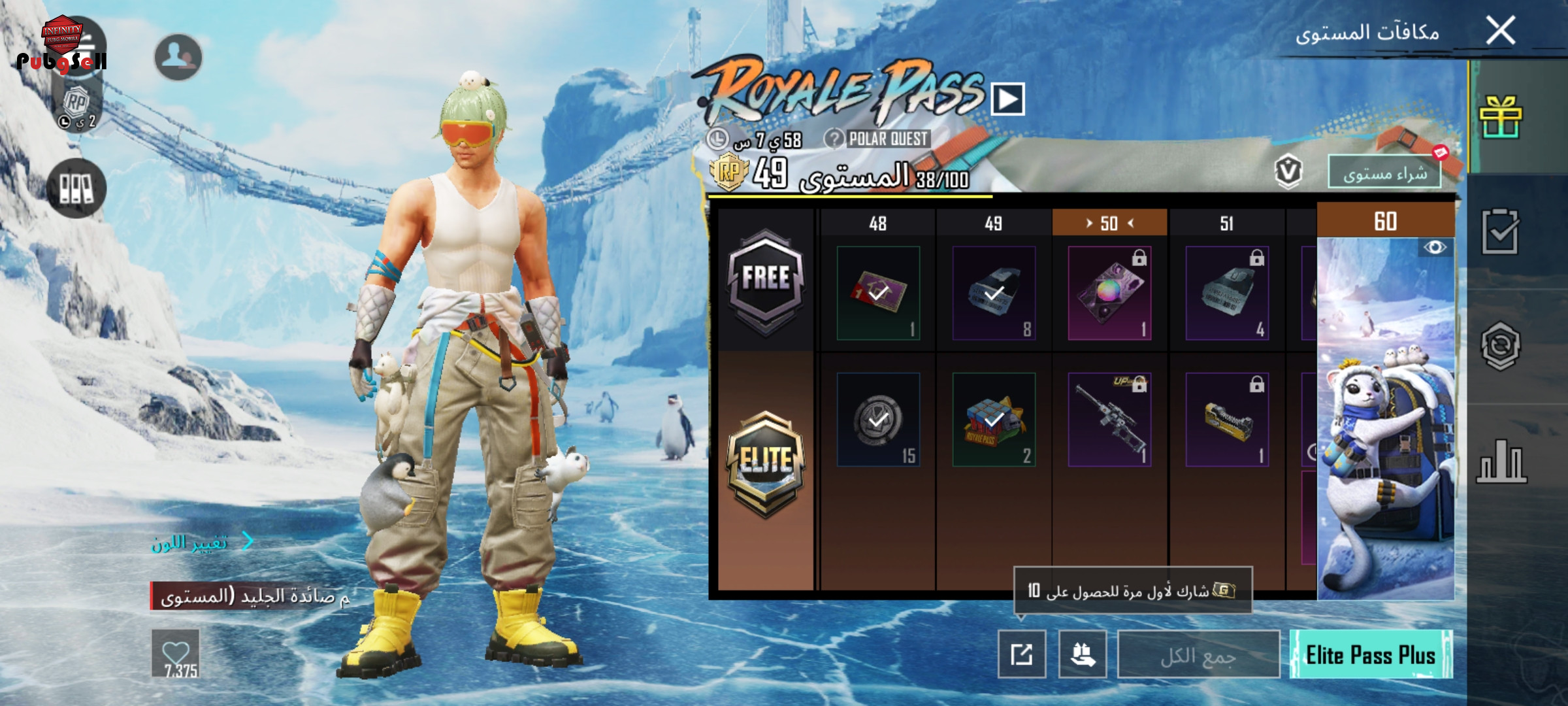
Task: Select the level 49 elite Royale Pass crate
Action: [x=994, y=420]
